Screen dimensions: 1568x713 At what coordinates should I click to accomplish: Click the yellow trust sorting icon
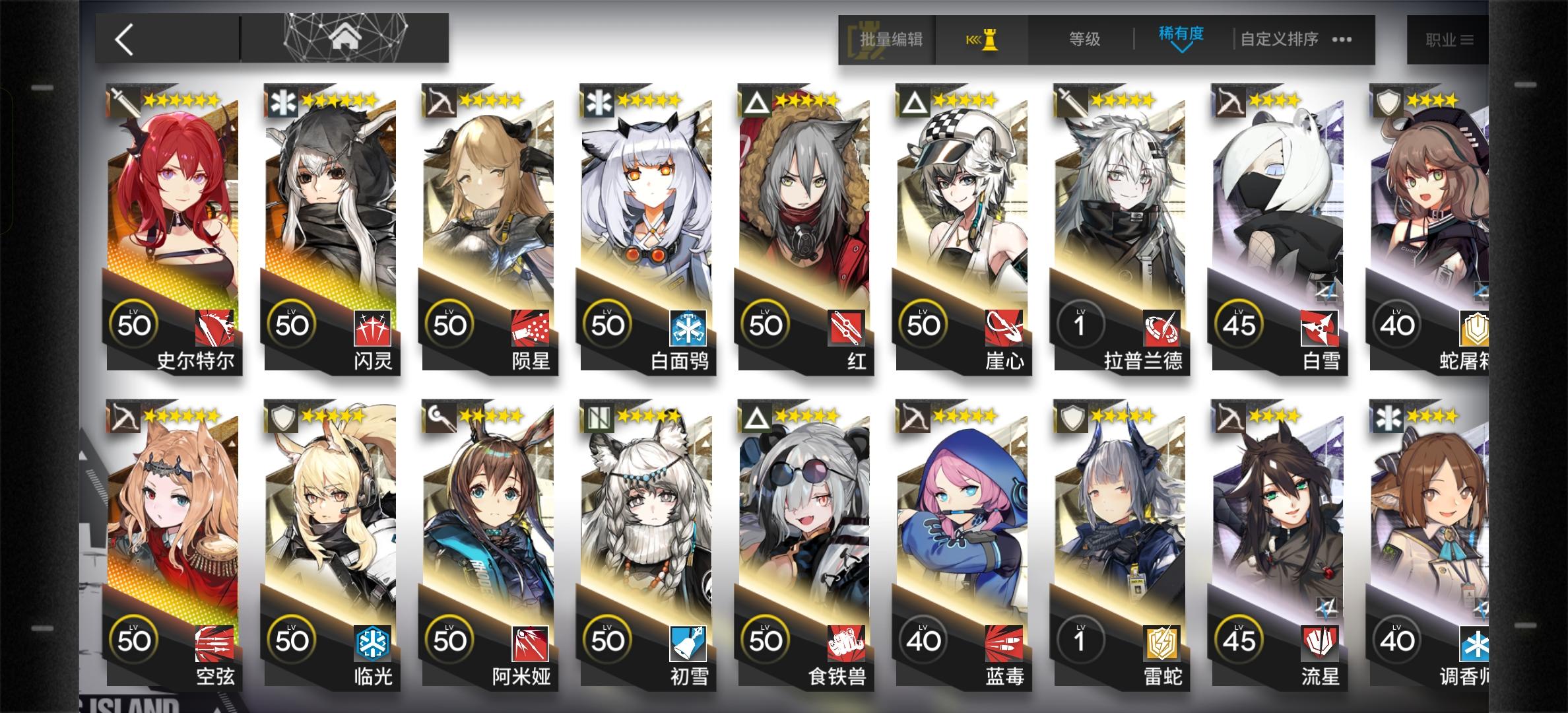click(983, 40)
